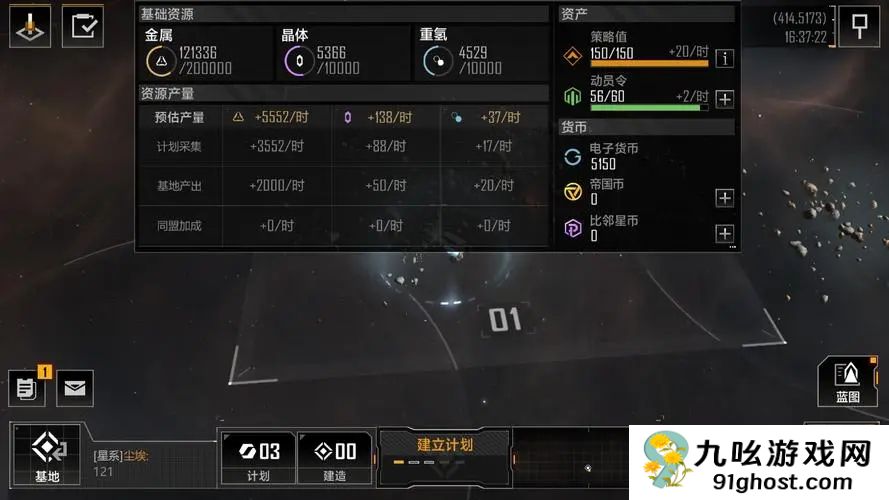
Task: Add 帝国币 imperial currency
Action: tap(724, 197)
